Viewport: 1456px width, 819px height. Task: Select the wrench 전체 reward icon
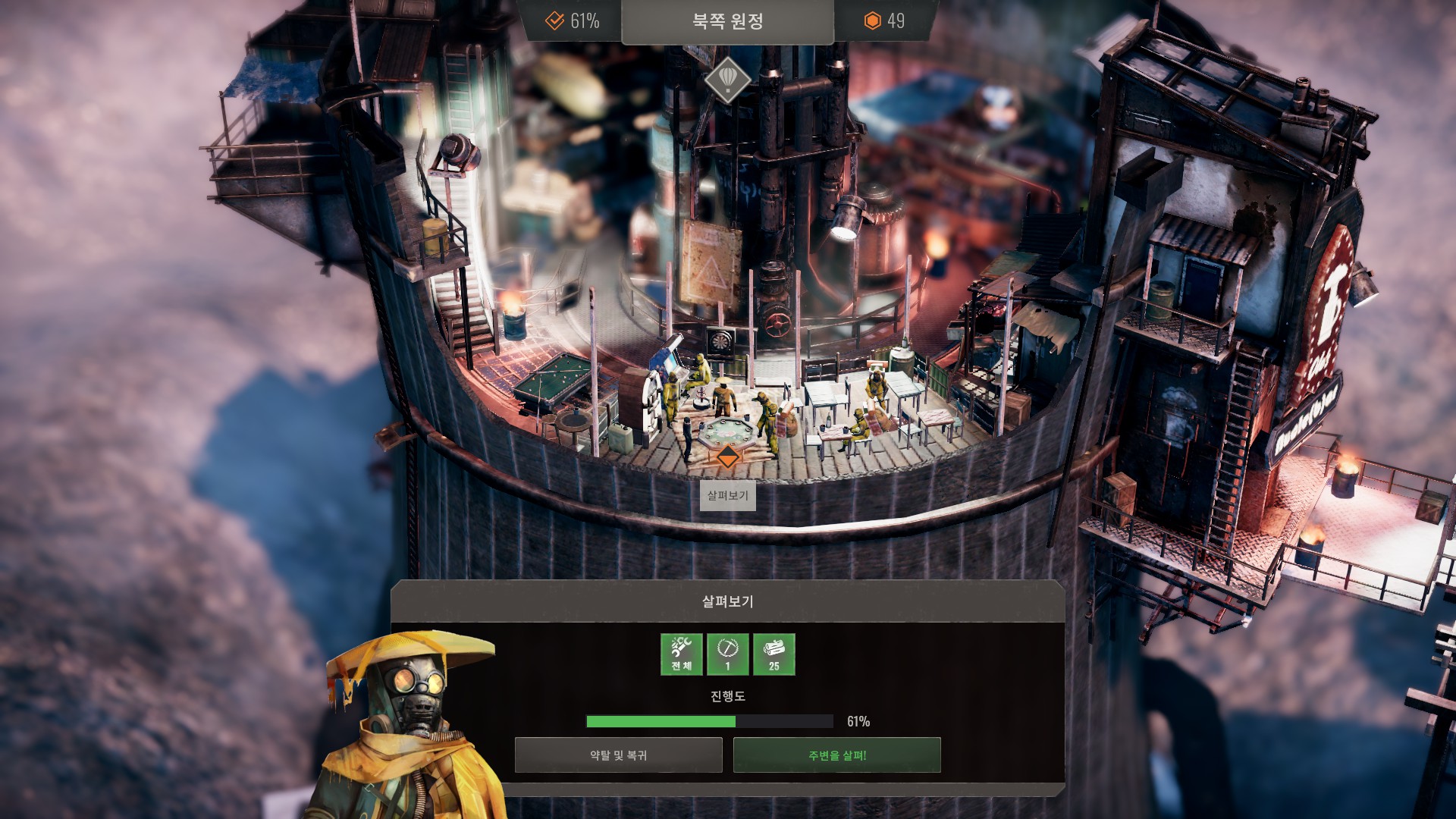pos(681,654)
